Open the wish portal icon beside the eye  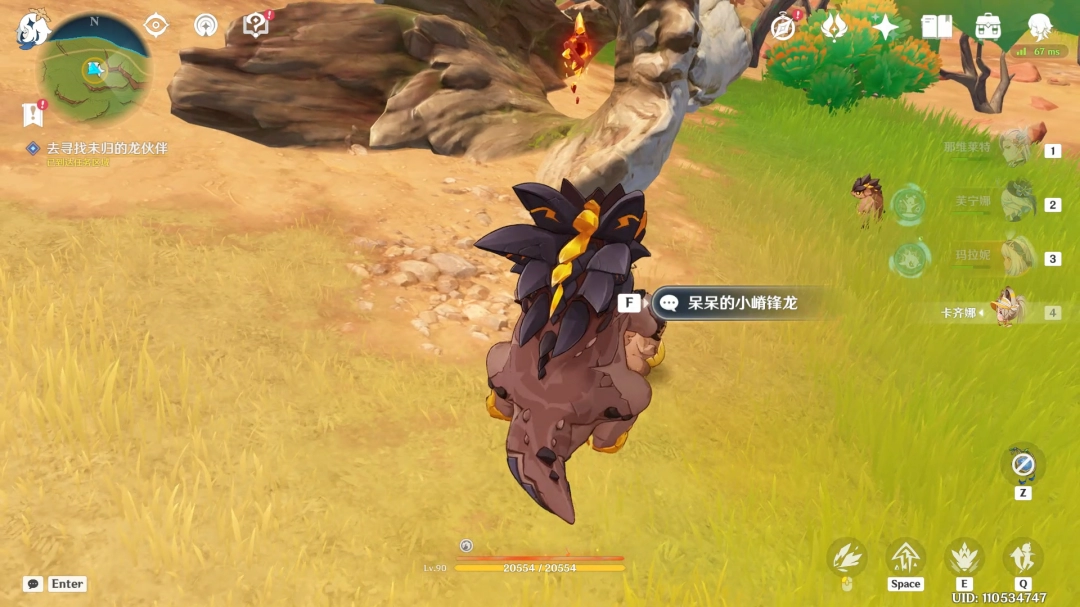(205, 25)
